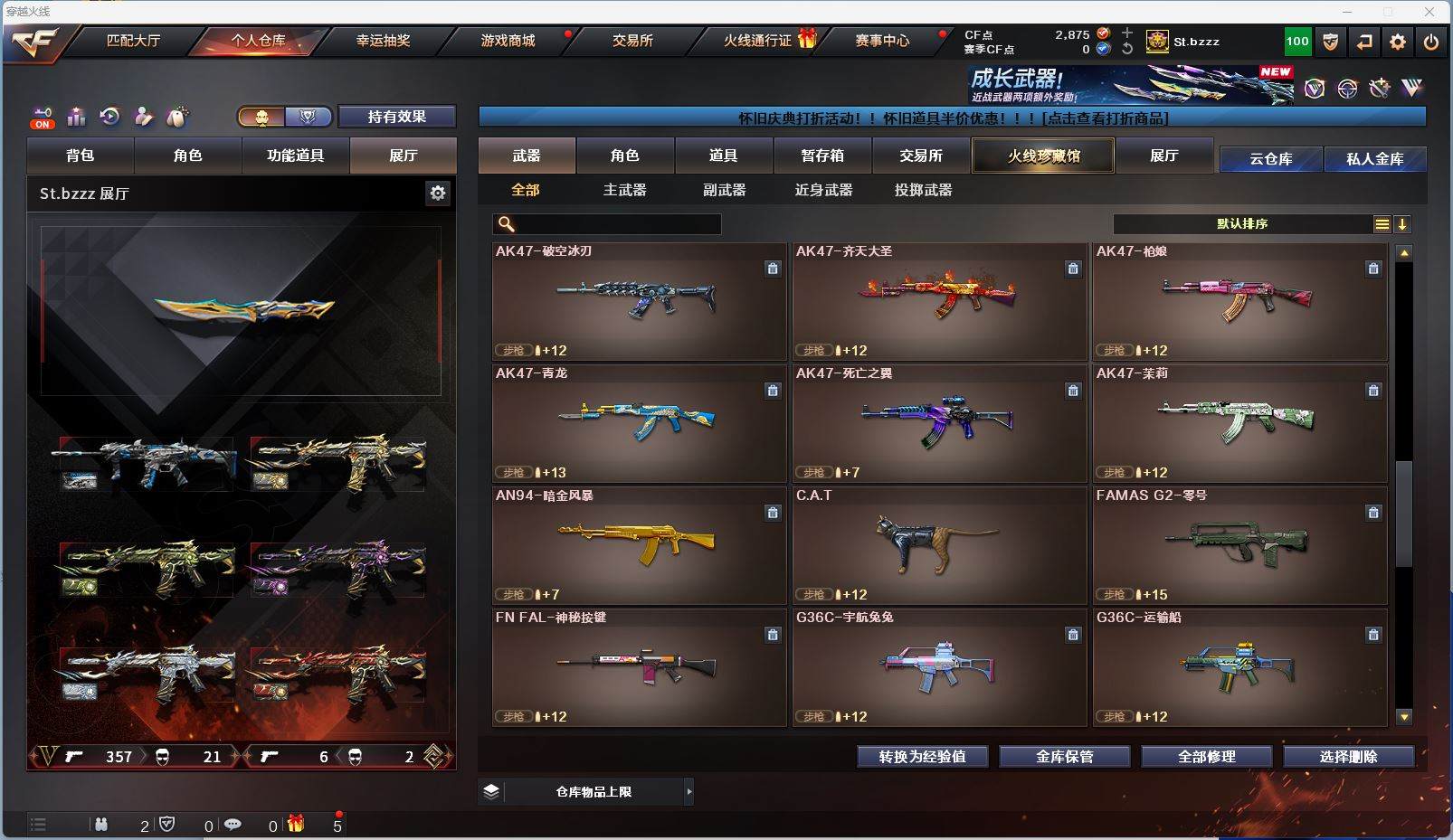Select the 主武器 weapon filter
1453x840 pixels.
tap(624, 190)
